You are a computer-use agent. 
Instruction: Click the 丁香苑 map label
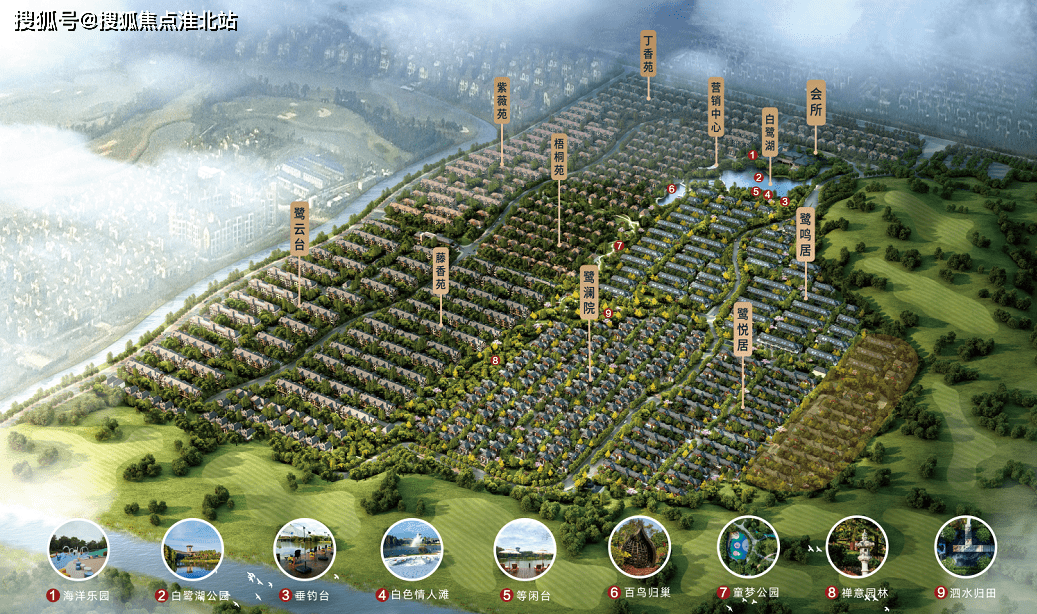pyautogui.click(x=648, y=54)
